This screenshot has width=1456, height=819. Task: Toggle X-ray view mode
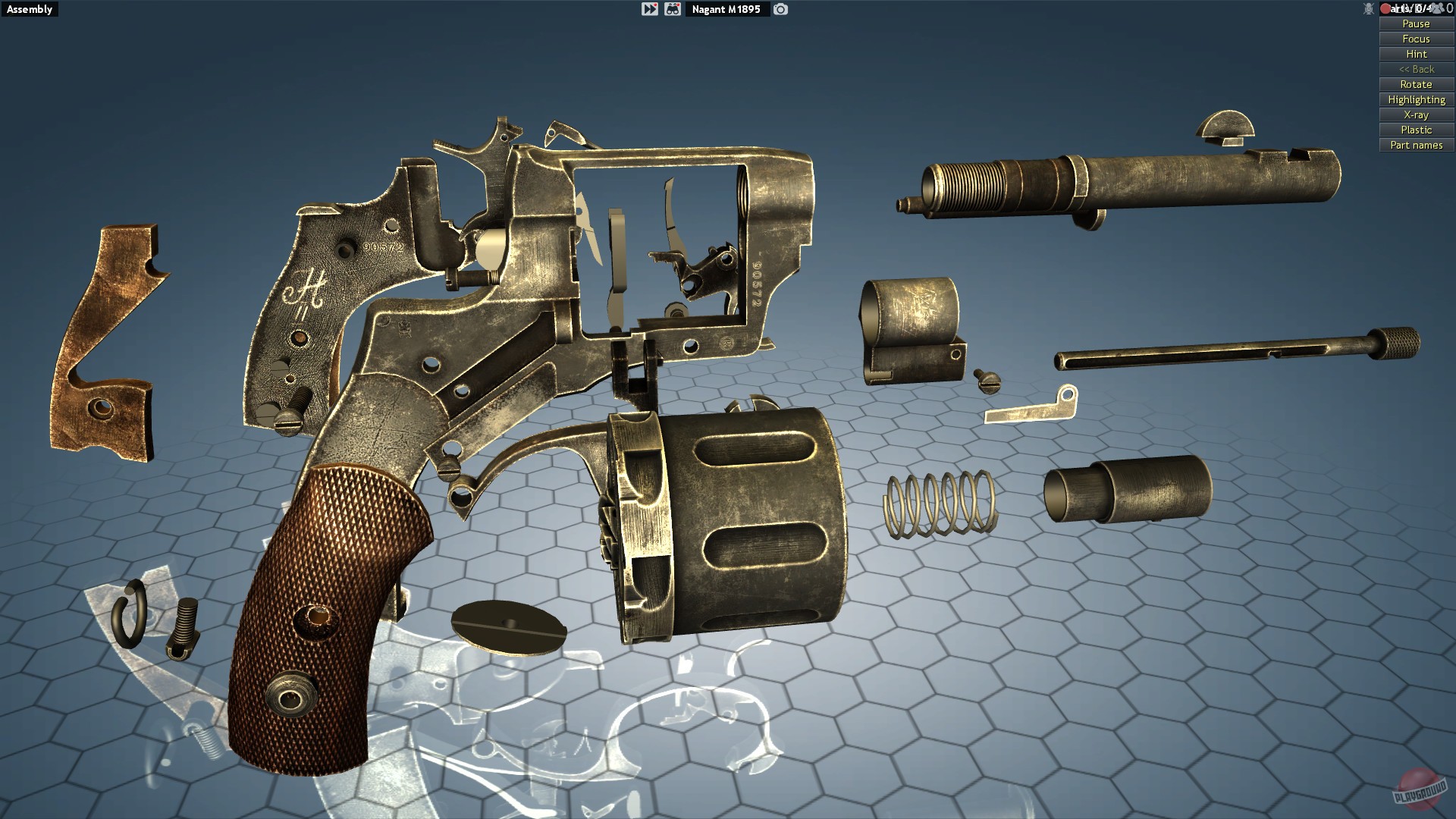[x=1415, y=115]
